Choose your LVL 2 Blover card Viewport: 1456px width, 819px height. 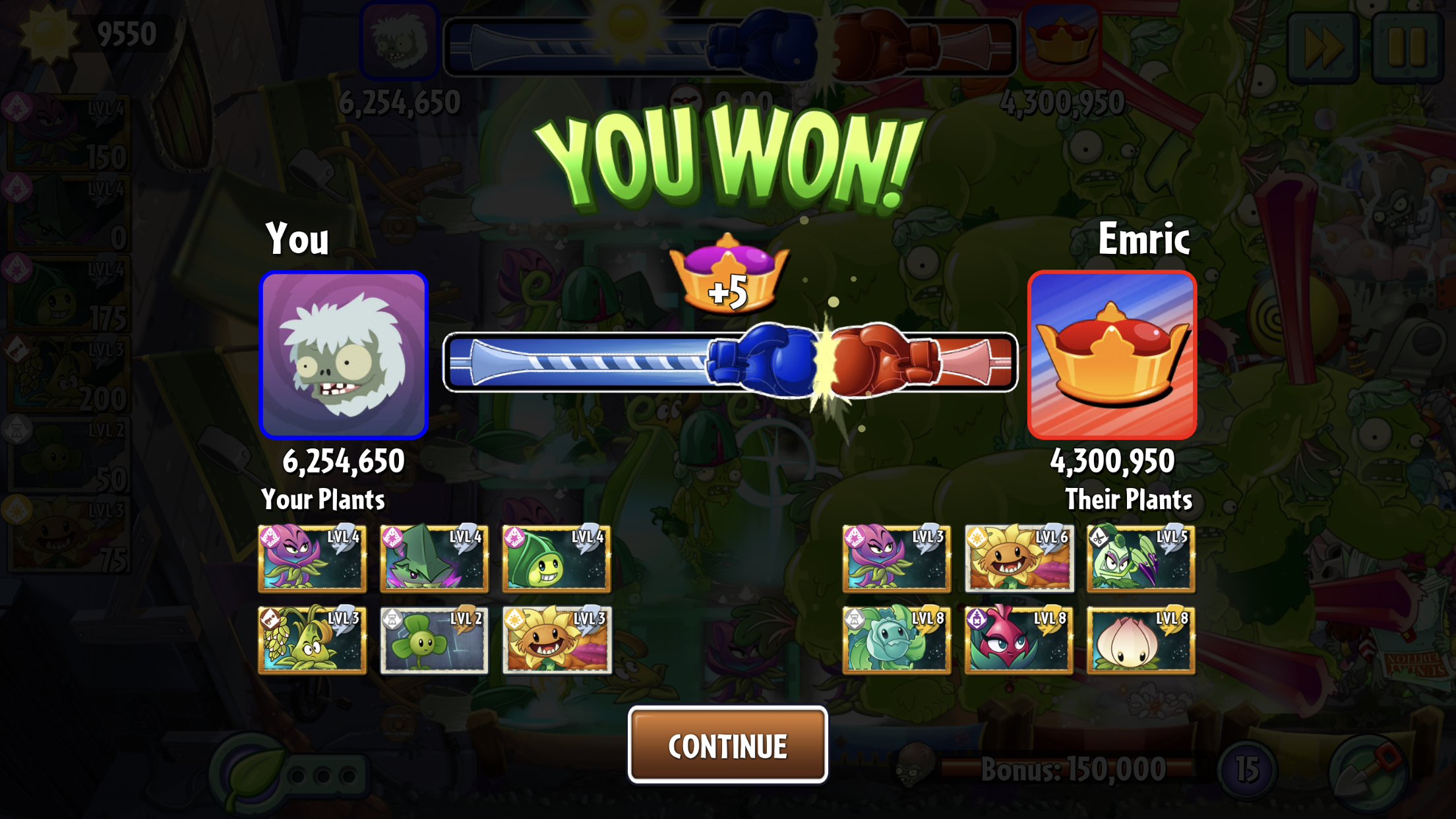click(x=434, y=640)
